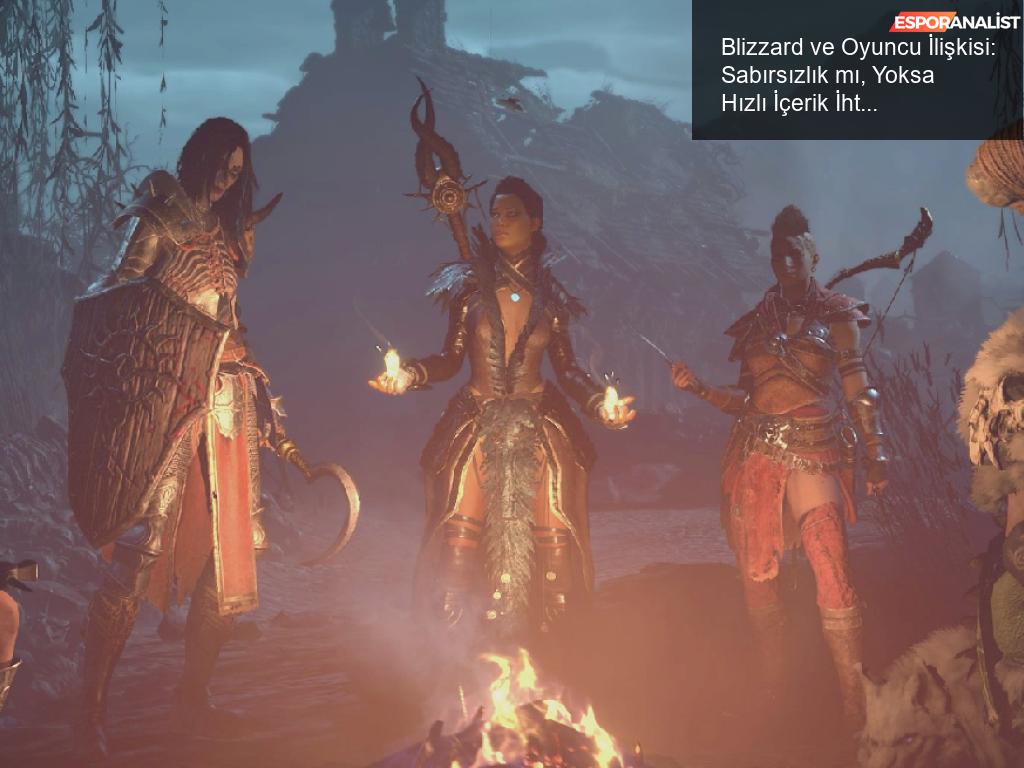Click the Espor Analist logo
The width and height of the screenshot is (1024, 768).
(955, 21)
